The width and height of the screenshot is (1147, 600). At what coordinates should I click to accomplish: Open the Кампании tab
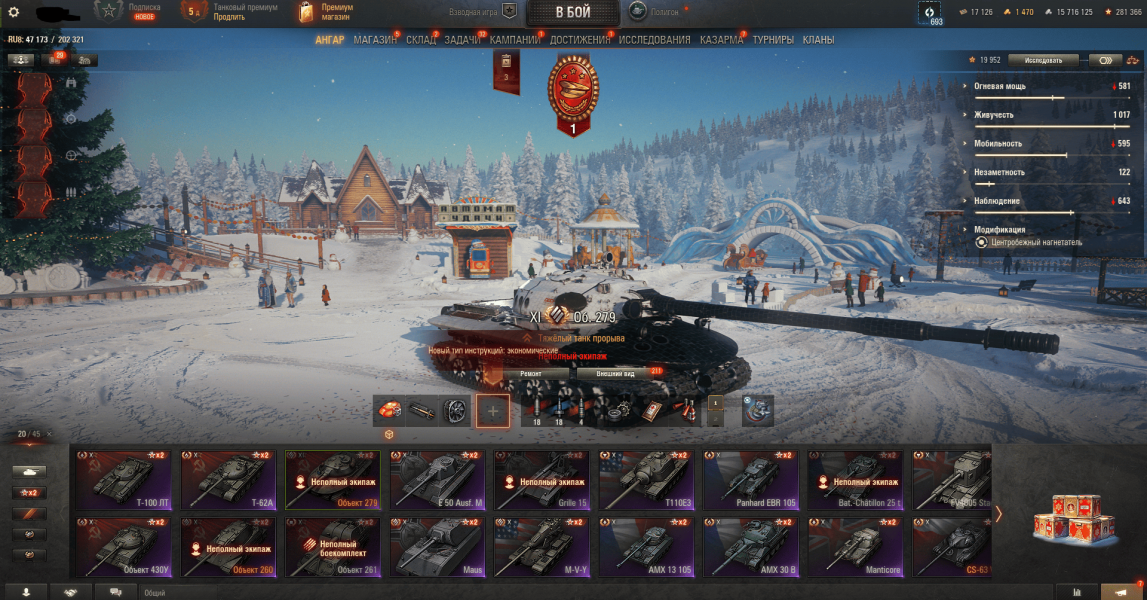515,40
